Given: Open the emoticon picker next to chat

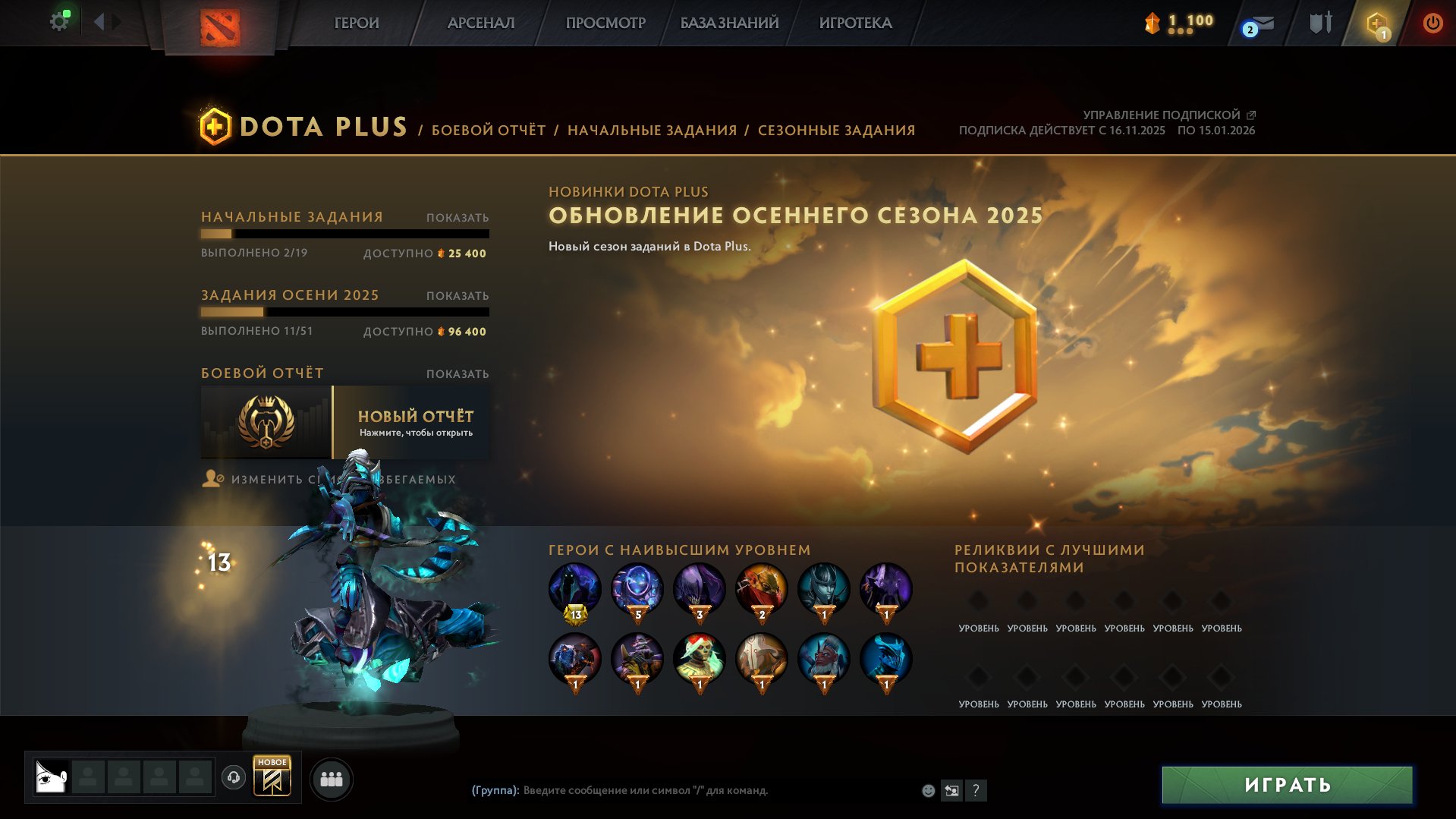Looking at the screenshot, I should point(927,789).
